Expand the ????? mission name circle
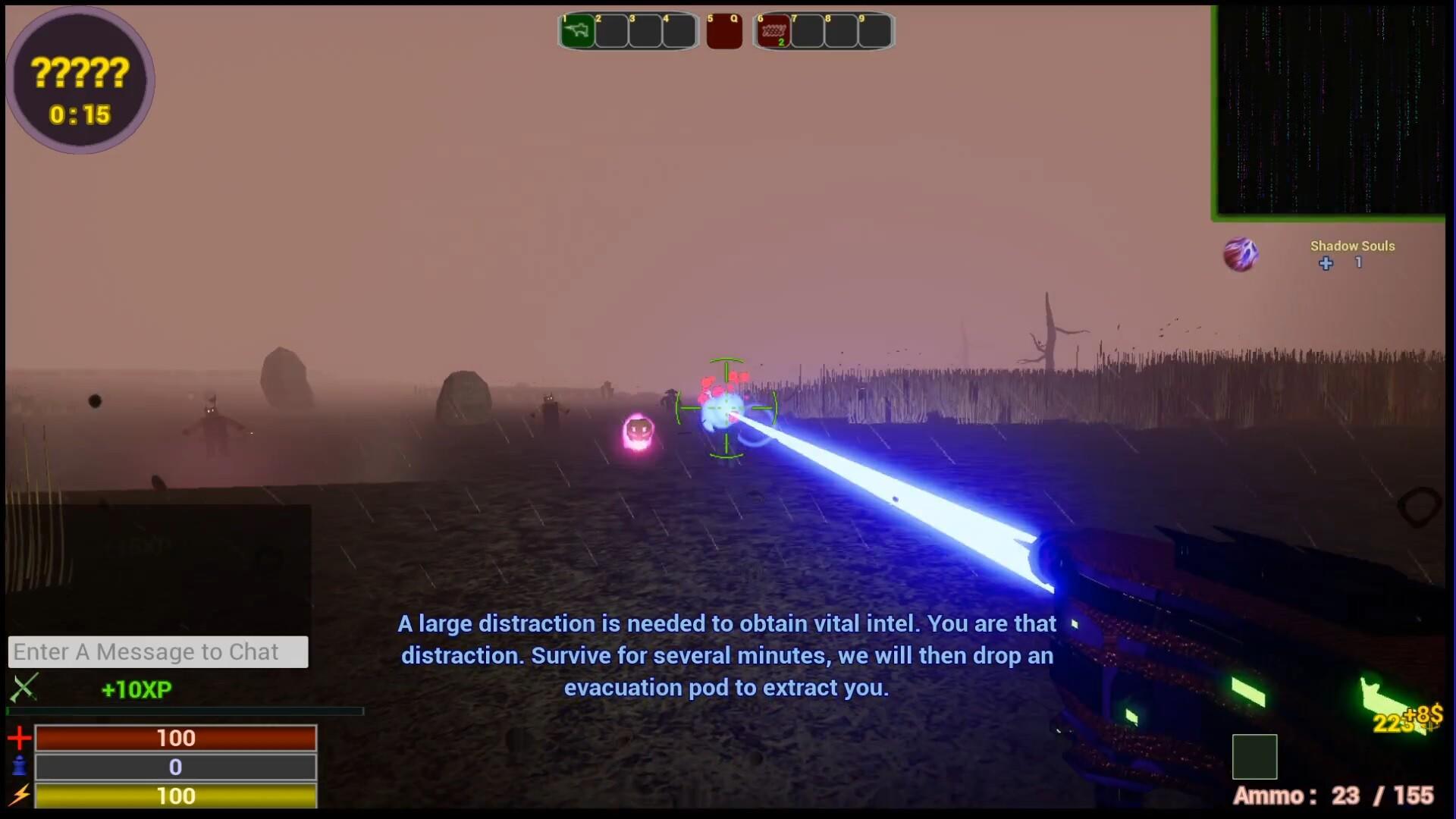Viewport: 1456px width, 819px height. tap(79, 74)
